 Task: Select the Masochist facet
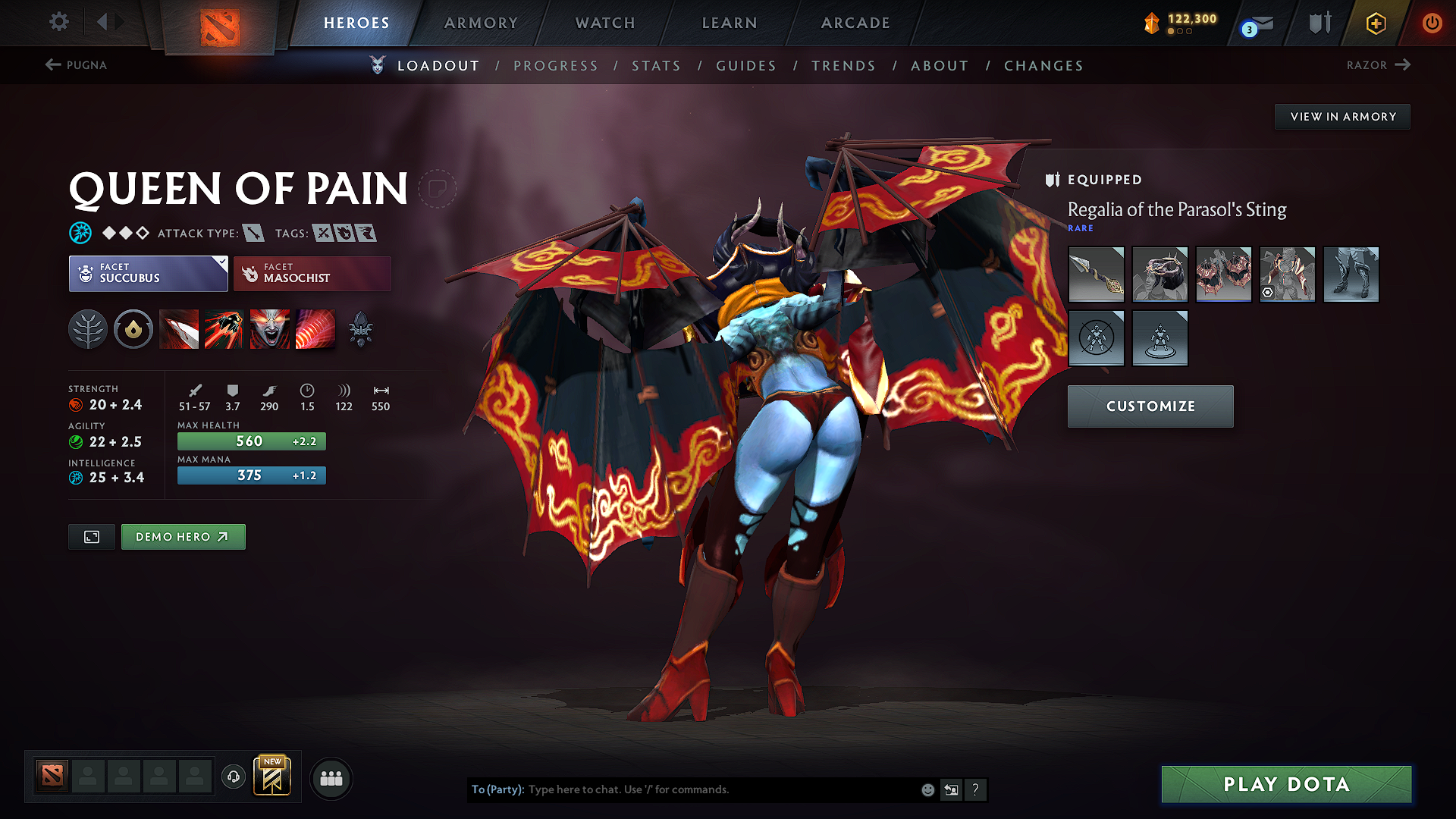312,274
